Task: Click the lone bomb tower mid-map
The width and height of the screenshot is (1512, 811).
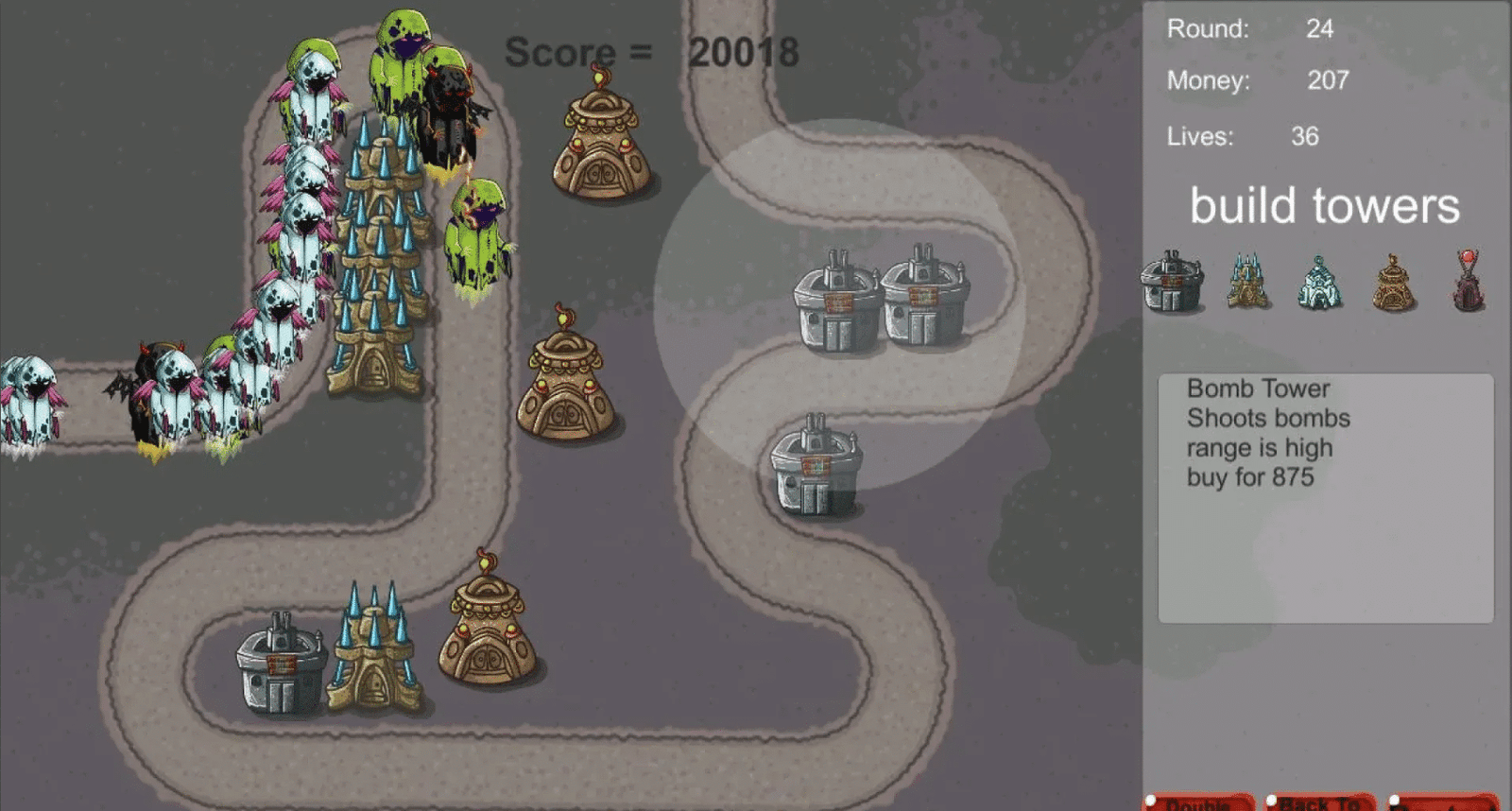Action: [817, 463]
